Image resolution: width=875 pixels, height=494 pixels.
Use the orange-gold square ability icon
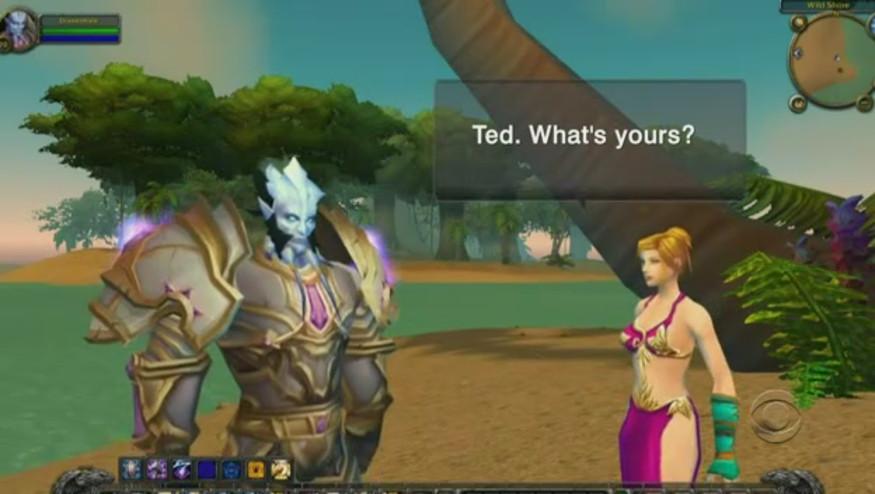pyautogui.click(x=256, y=469)
